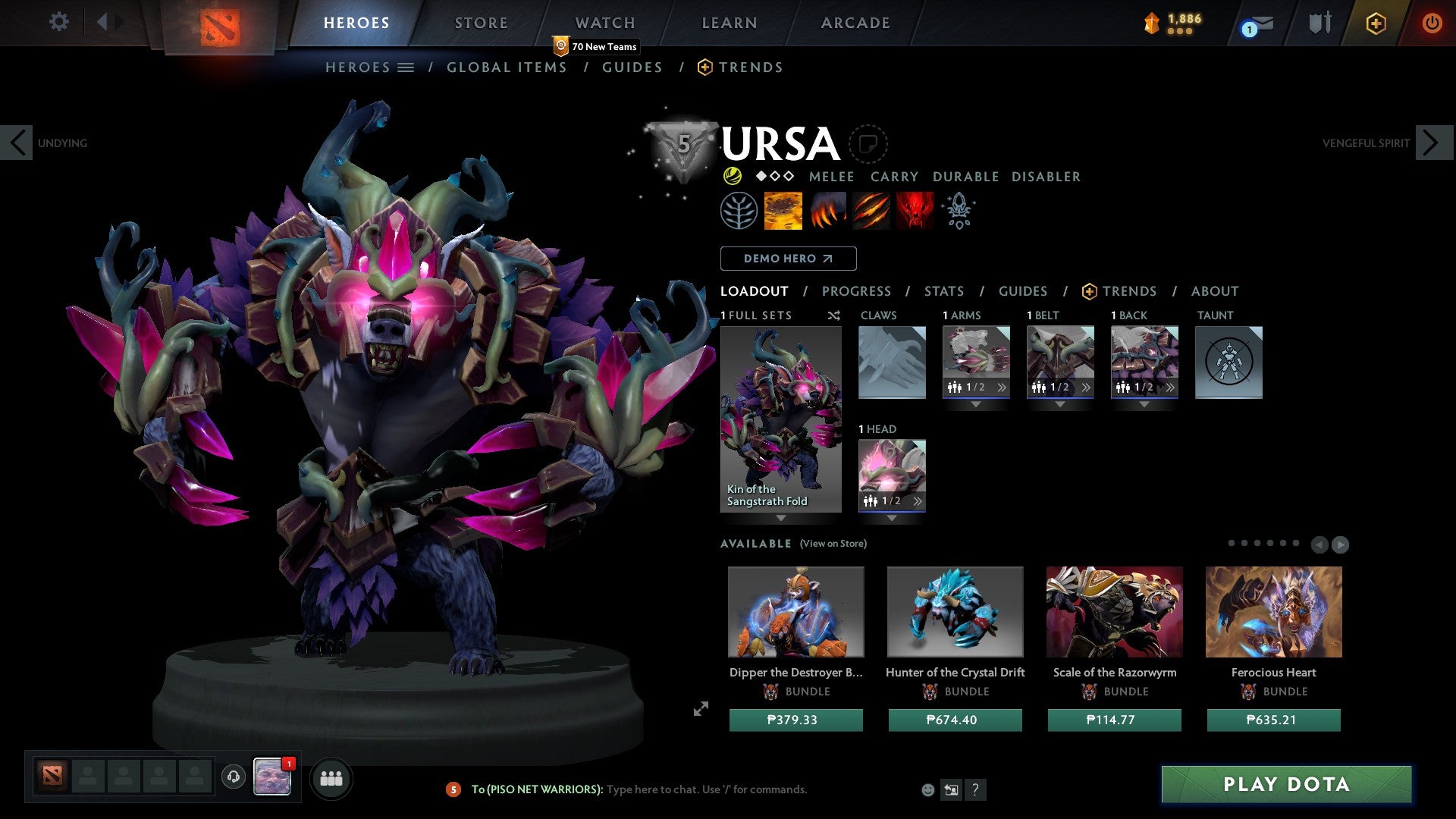Open the hero Progress tab
Screen dimensions: 1456x819
coord(856,291)
